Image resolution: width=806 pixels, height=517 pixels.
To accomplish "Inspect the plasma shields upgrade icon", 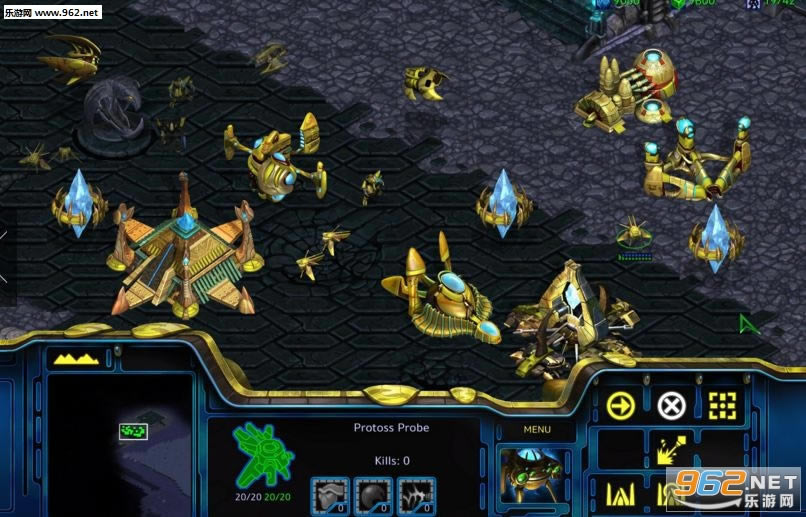I will 373,494.
